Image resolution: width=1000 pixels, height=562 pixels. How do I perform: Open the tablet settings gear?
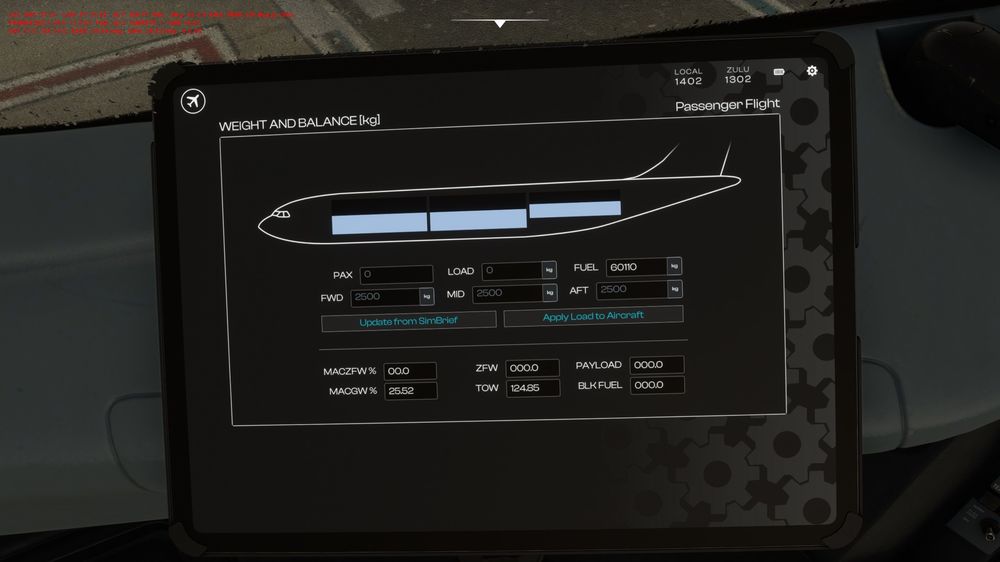point(812,71)
